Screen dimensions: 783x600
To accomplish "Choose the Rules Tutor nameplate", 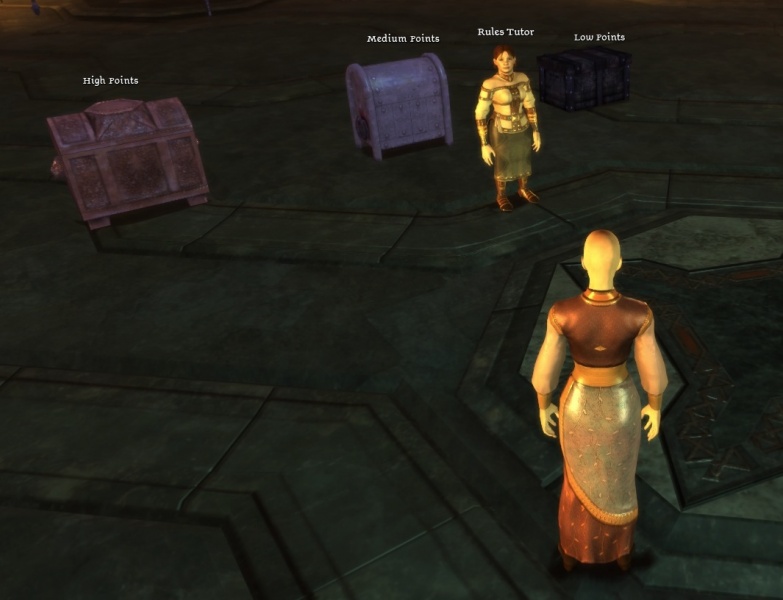I will click(505, 32).
